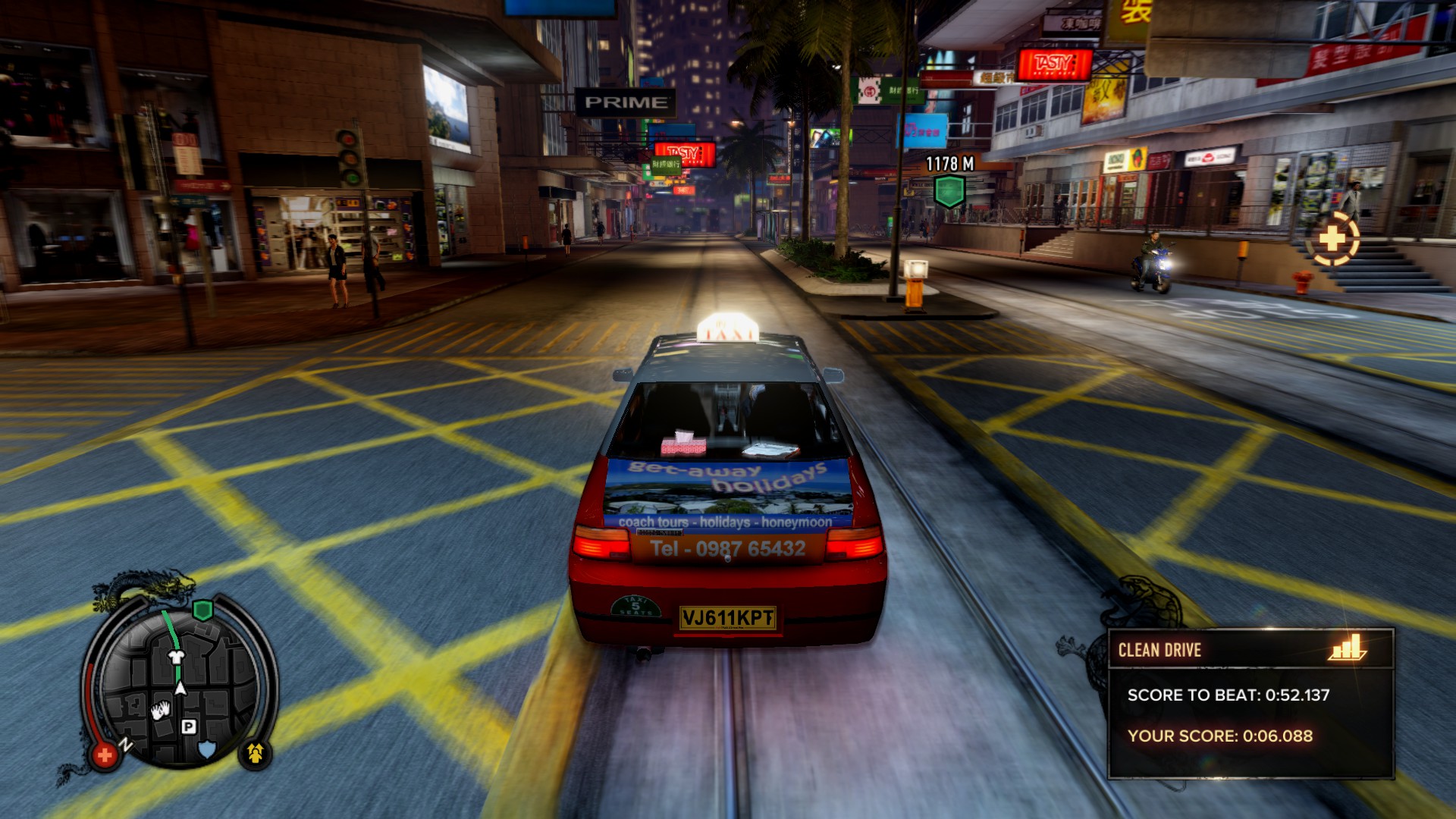Choose the blue police shield marker on minimap
The image size is (1456, 819).
(x=206, y=749)
